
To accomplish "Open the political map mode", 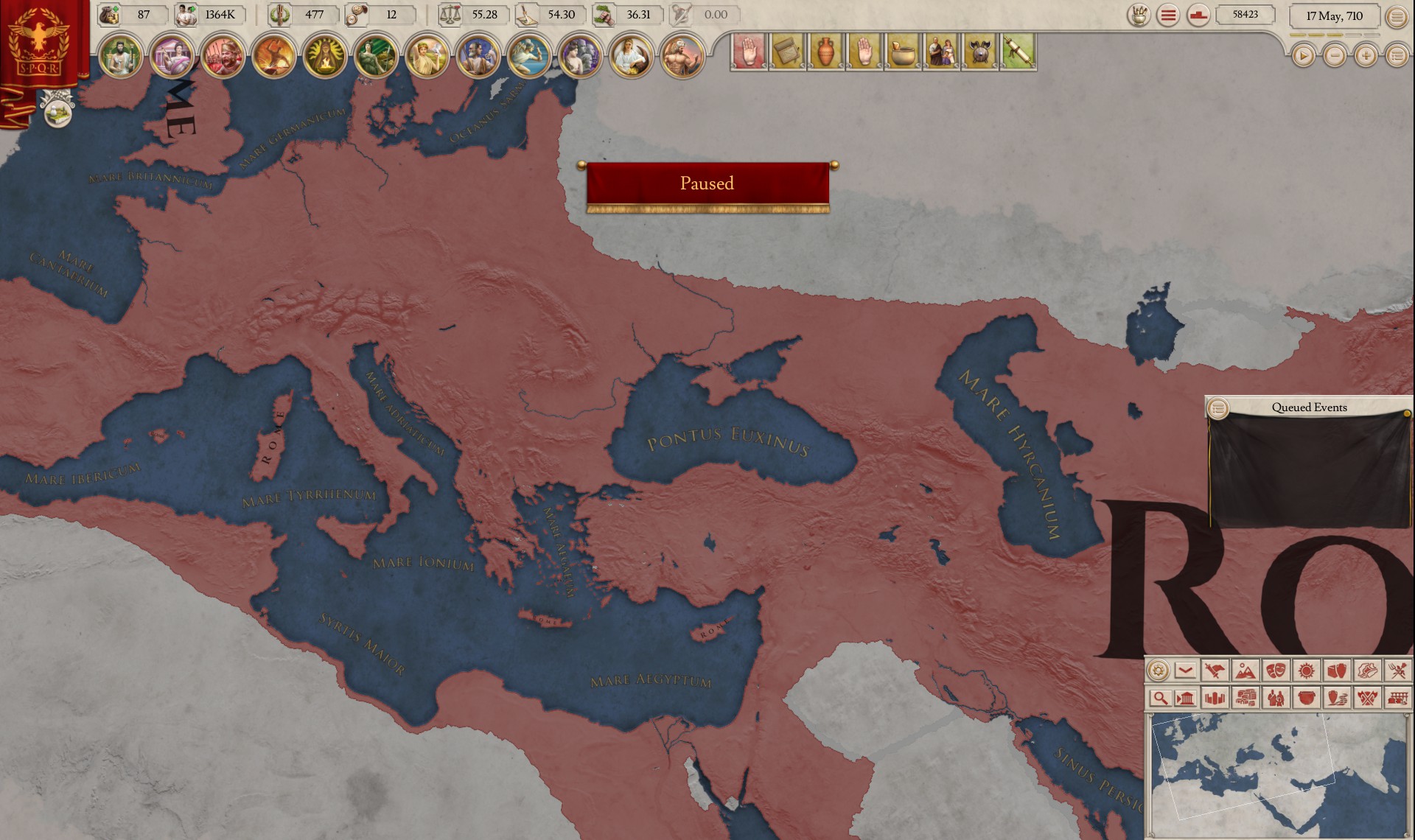I will [x=1215, y=671].
